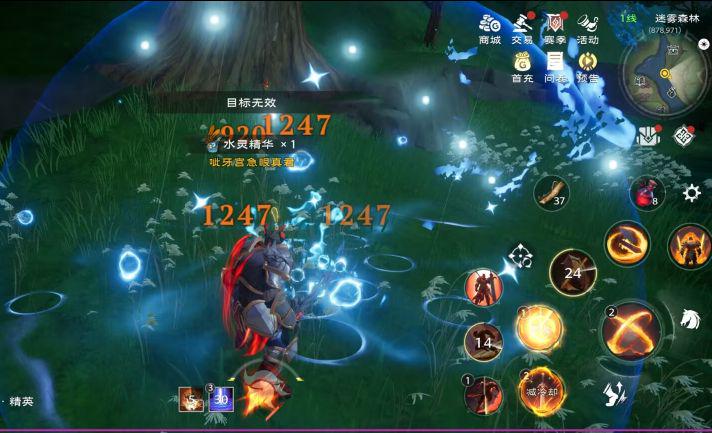
Task: Open the diamond-shaped menu icon below the minimap
Action: [684, 135]
